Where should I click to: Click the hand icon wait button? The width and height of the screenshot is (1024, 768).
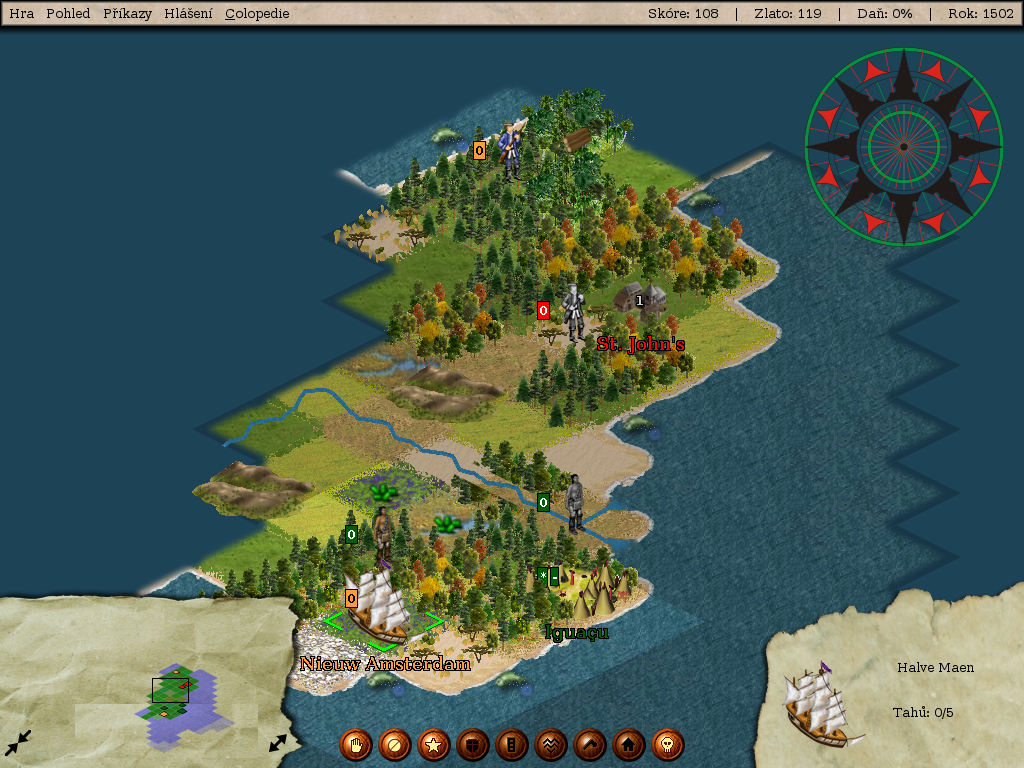[x=355, y=744]
